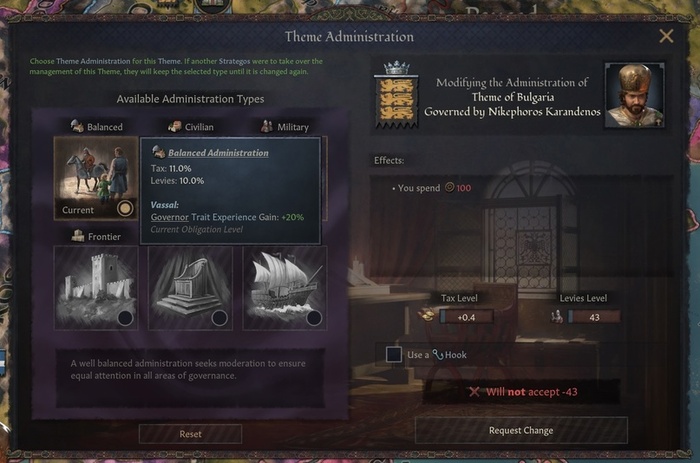The width and height of the screenshot is (700, 463).
Task: Close the Theme Administration window
Action: (666, 37)
